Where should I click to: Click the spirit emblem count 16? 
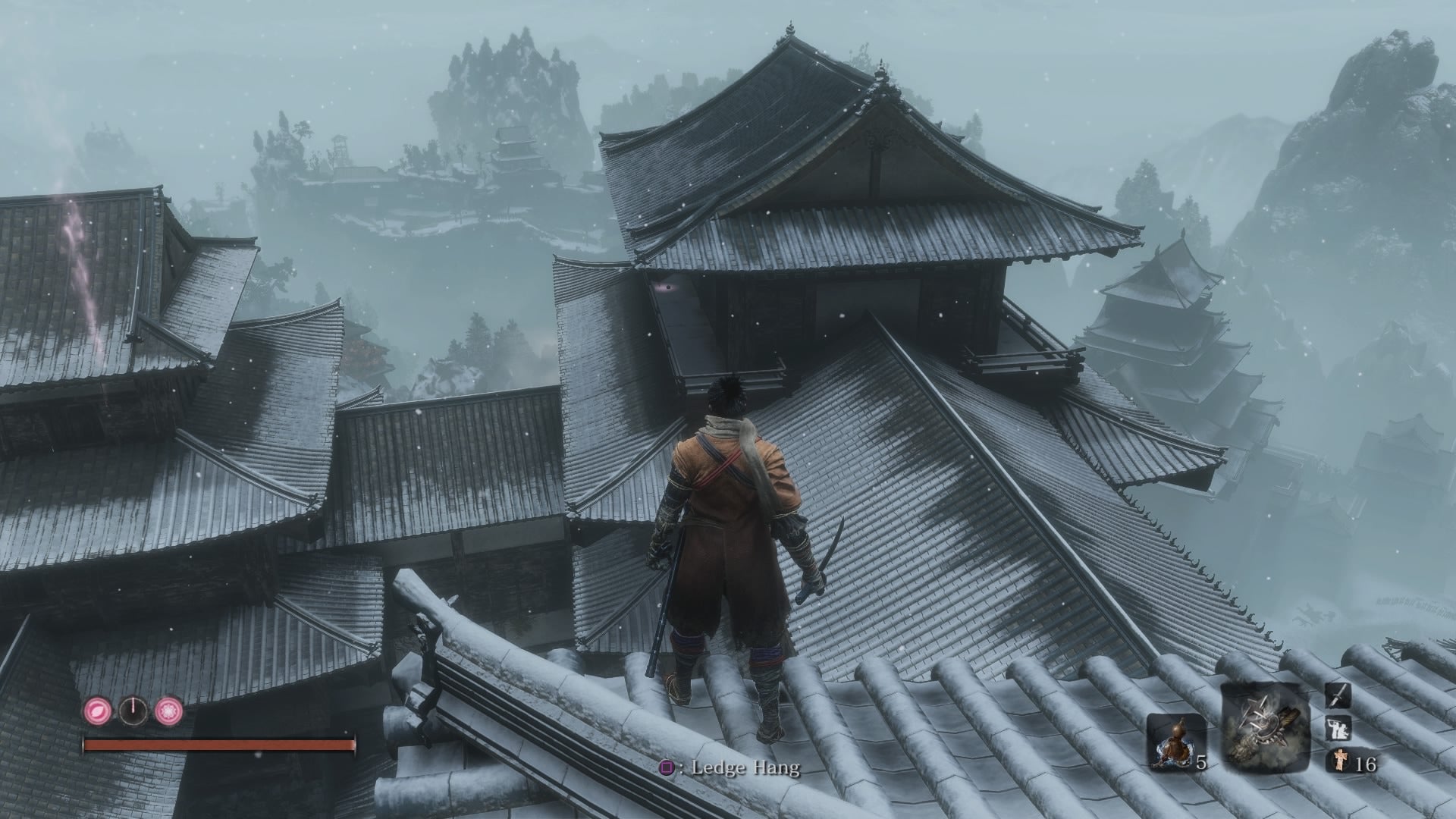[1367, 764]
